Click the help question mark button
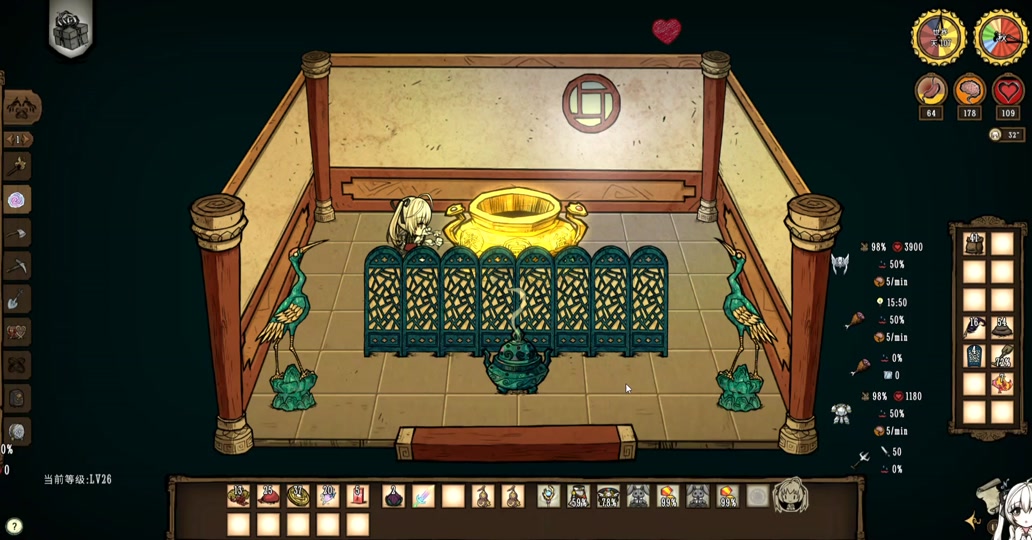Image resolution: width=1032 pixels, height=540 pixels. coord(14,526)
